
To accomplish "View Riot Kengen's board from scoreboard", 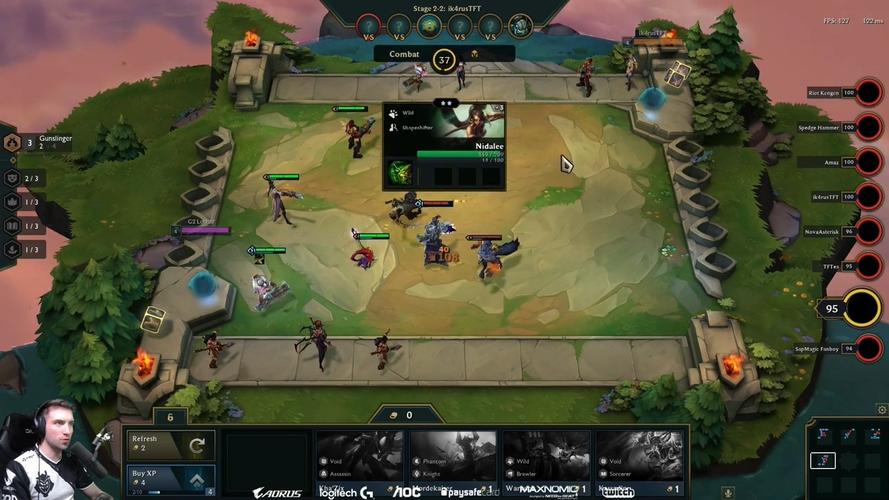I will [869, 93].
